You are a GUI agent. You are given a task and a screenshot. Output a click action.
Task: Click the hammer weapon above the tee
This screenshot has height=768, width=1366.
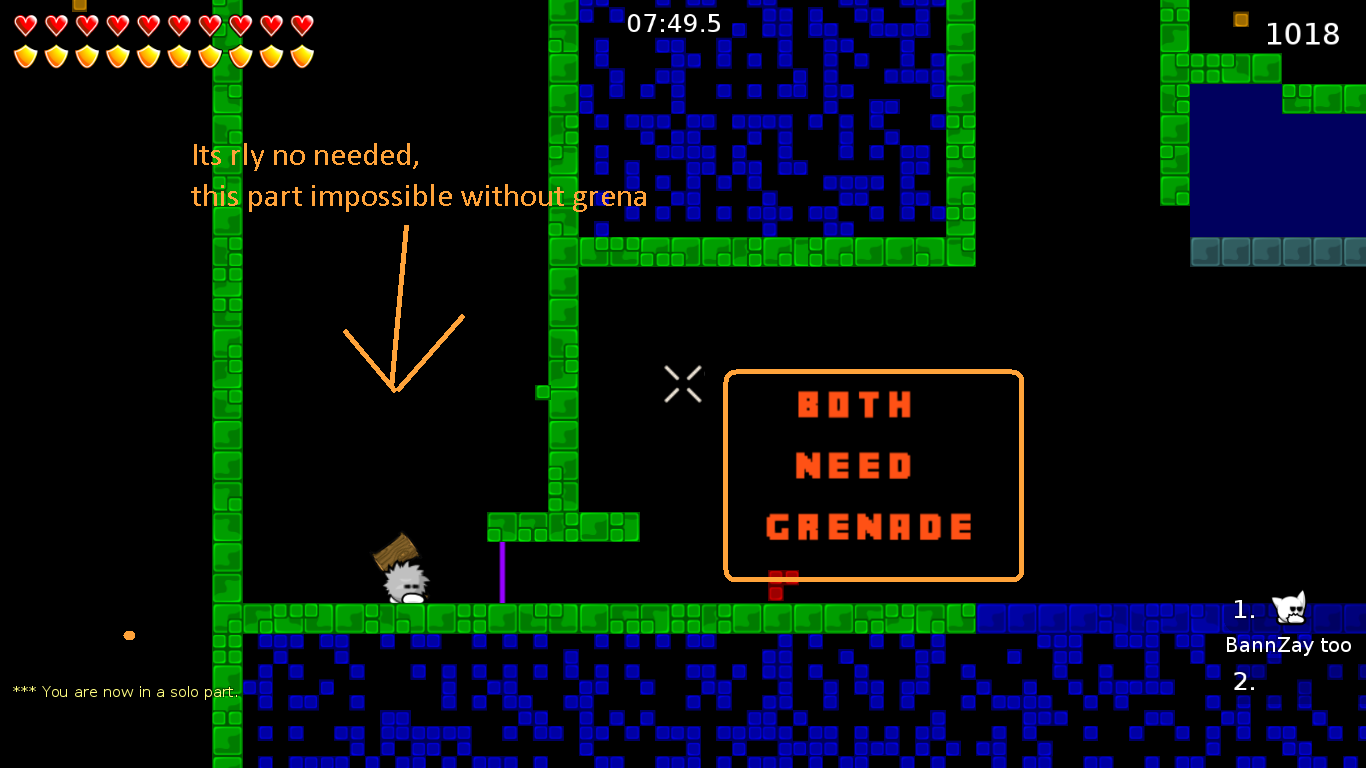[x=398, y=551]
